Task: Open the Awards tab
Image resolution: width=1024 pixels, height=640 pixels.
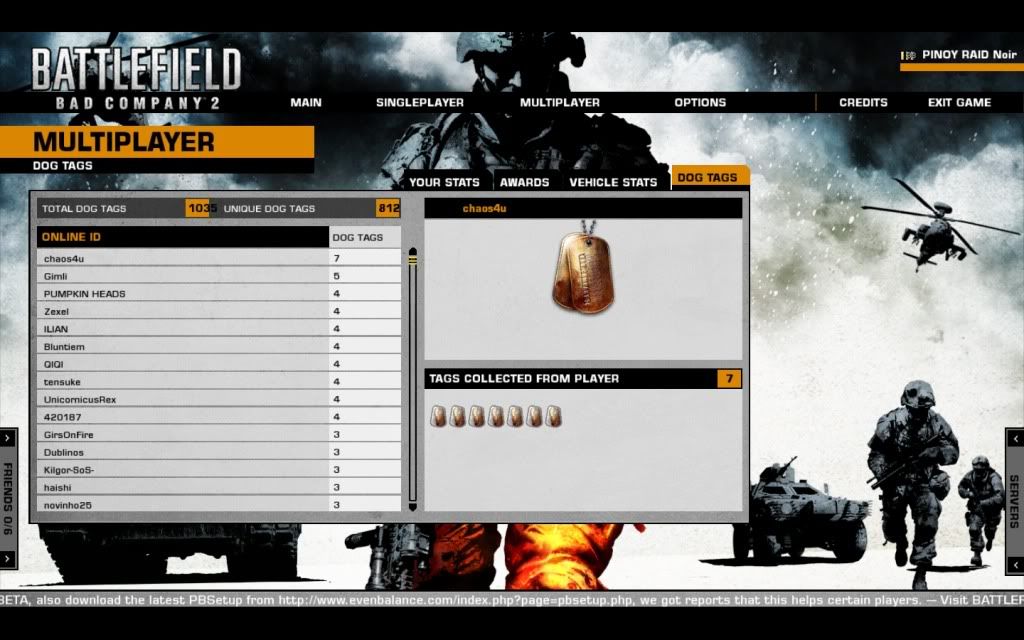Action: pos(524,182)
